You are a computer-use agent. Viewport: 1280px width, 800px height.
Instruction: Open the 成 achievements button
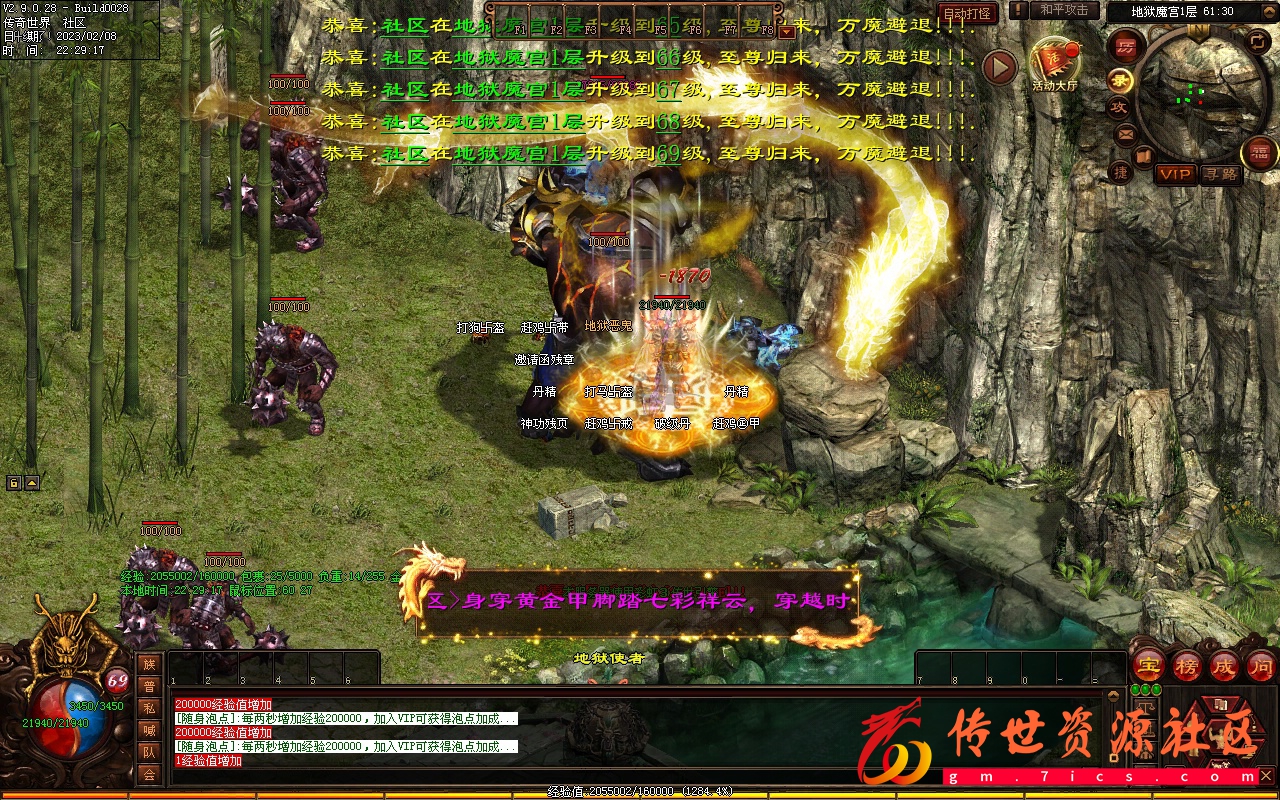click(x=1224, y=666)
